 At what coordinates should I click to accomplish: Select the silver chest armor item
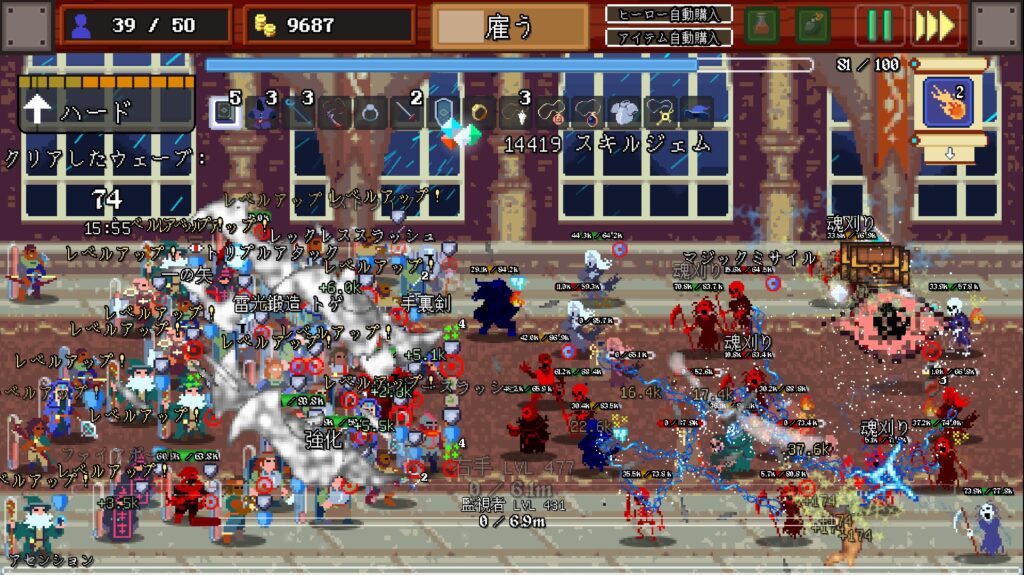click(624, 112)
